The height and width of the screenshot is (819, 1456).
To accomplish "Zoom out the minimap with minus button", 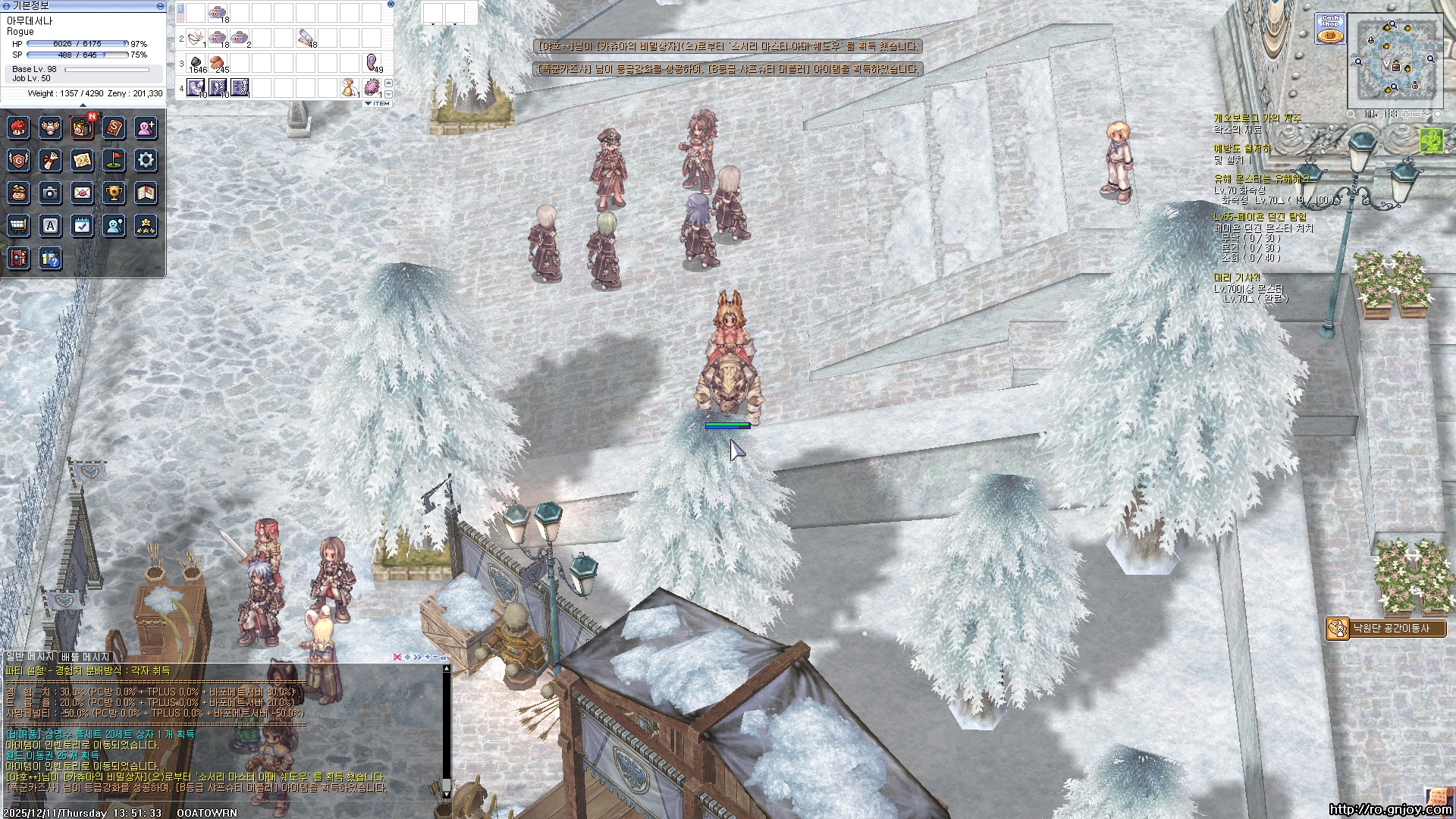I will (1417, 115).
